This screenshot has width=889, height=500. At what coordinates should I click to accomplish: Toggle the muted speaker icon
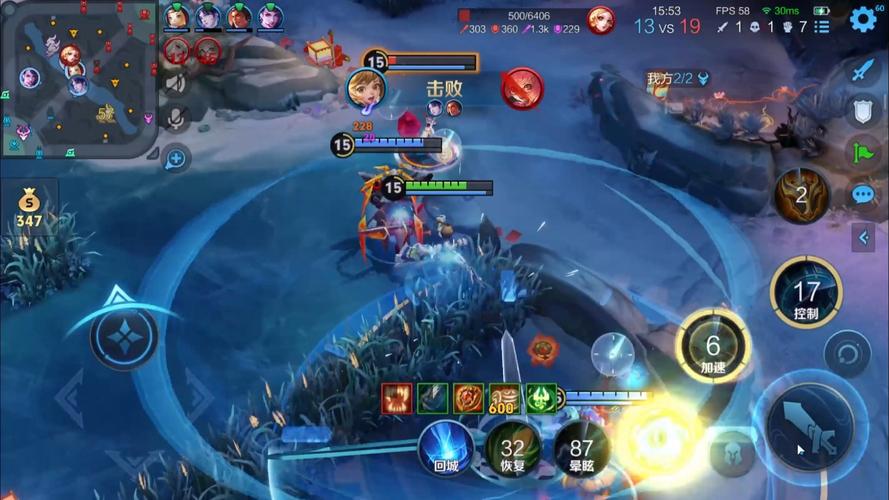[176, 84]
